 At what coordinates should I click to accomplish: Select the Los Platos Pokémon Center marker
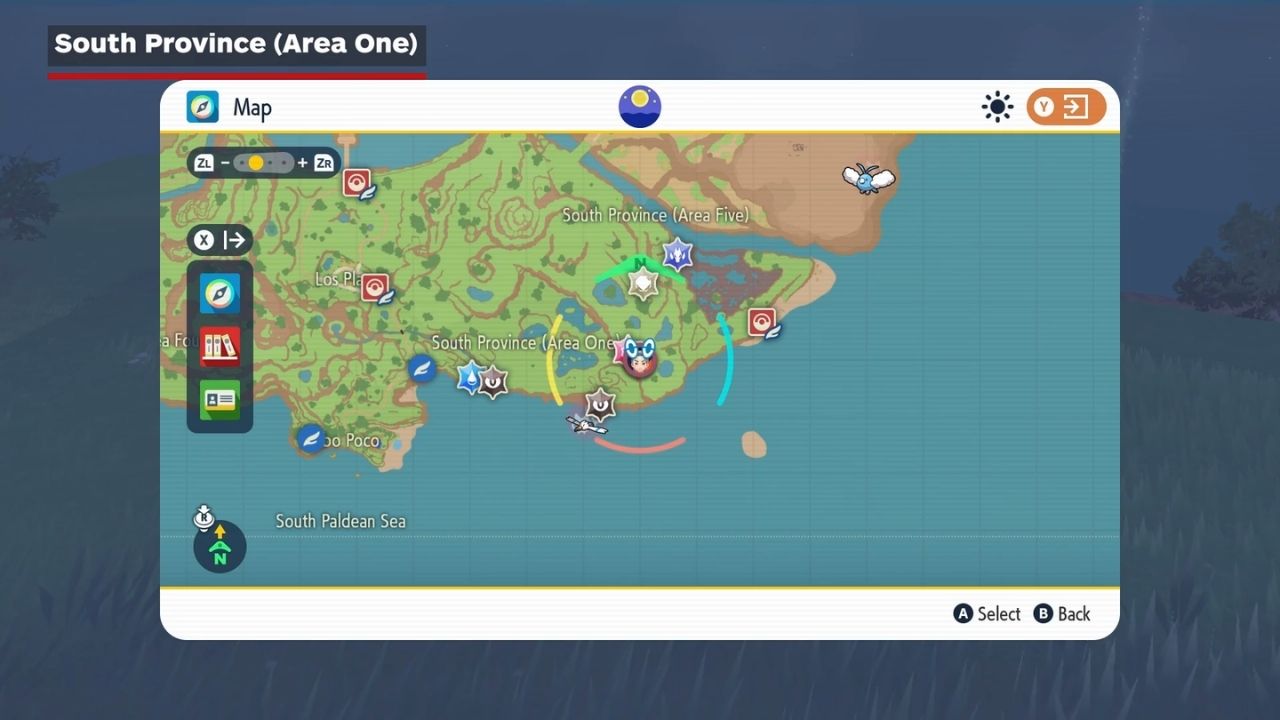pos(376,288)
